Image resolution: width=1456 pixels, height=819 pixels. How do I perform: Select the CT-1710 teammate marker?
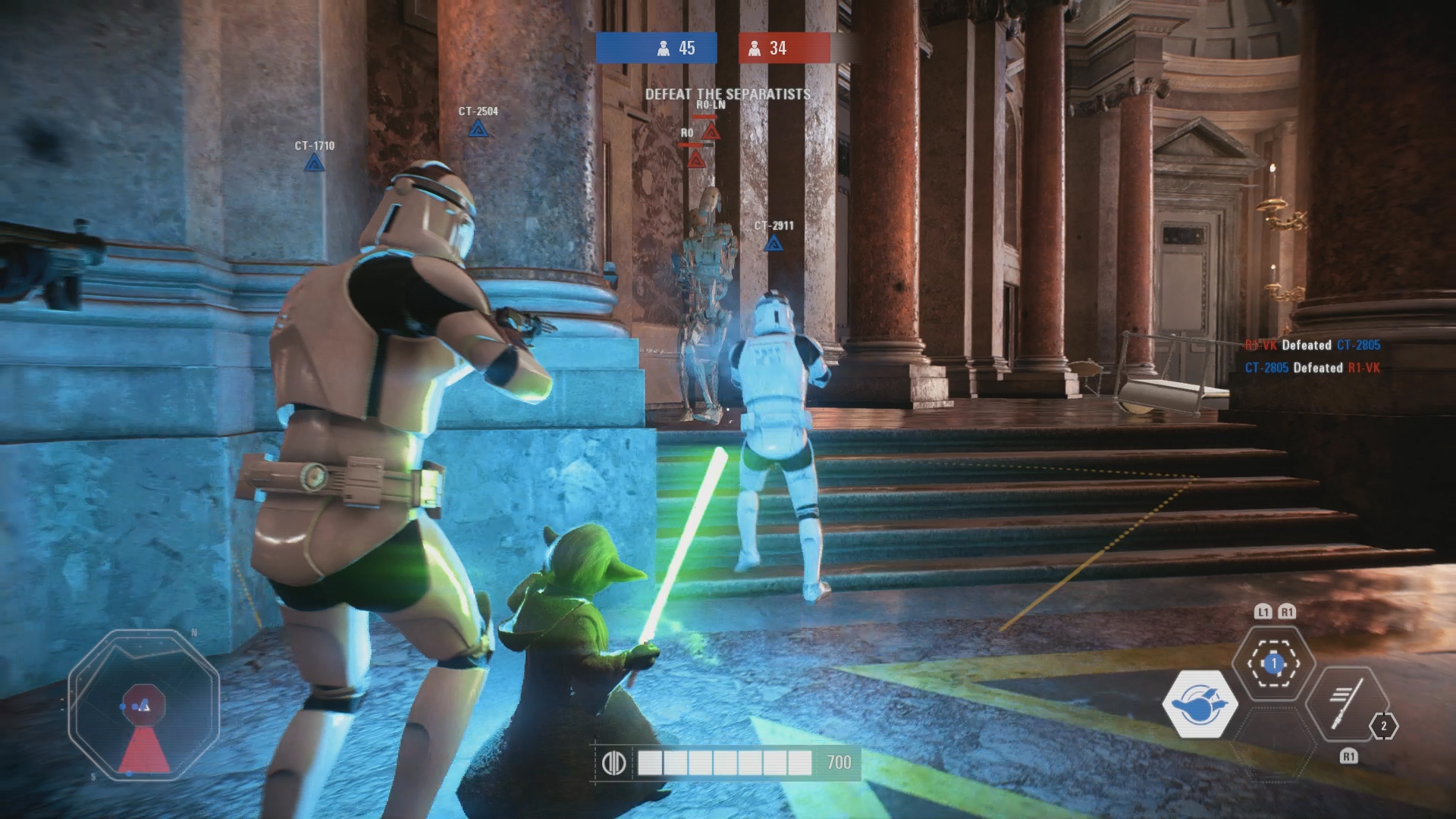(x=314, y=162)
